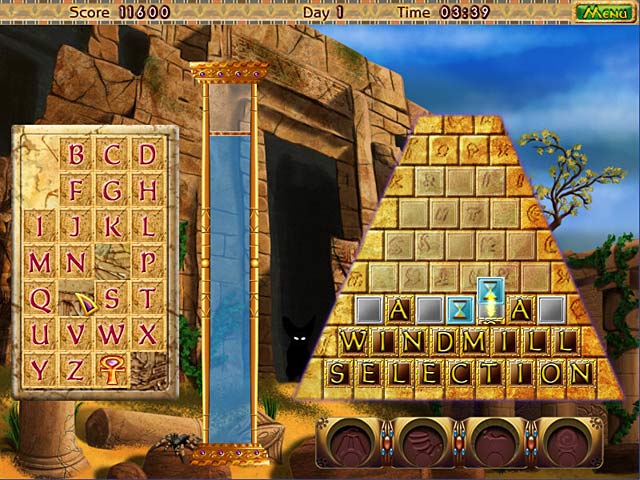This screenshot has width=640, height=480.
Task: Use the ankh symbol tile
Action: tap(111, 369)
